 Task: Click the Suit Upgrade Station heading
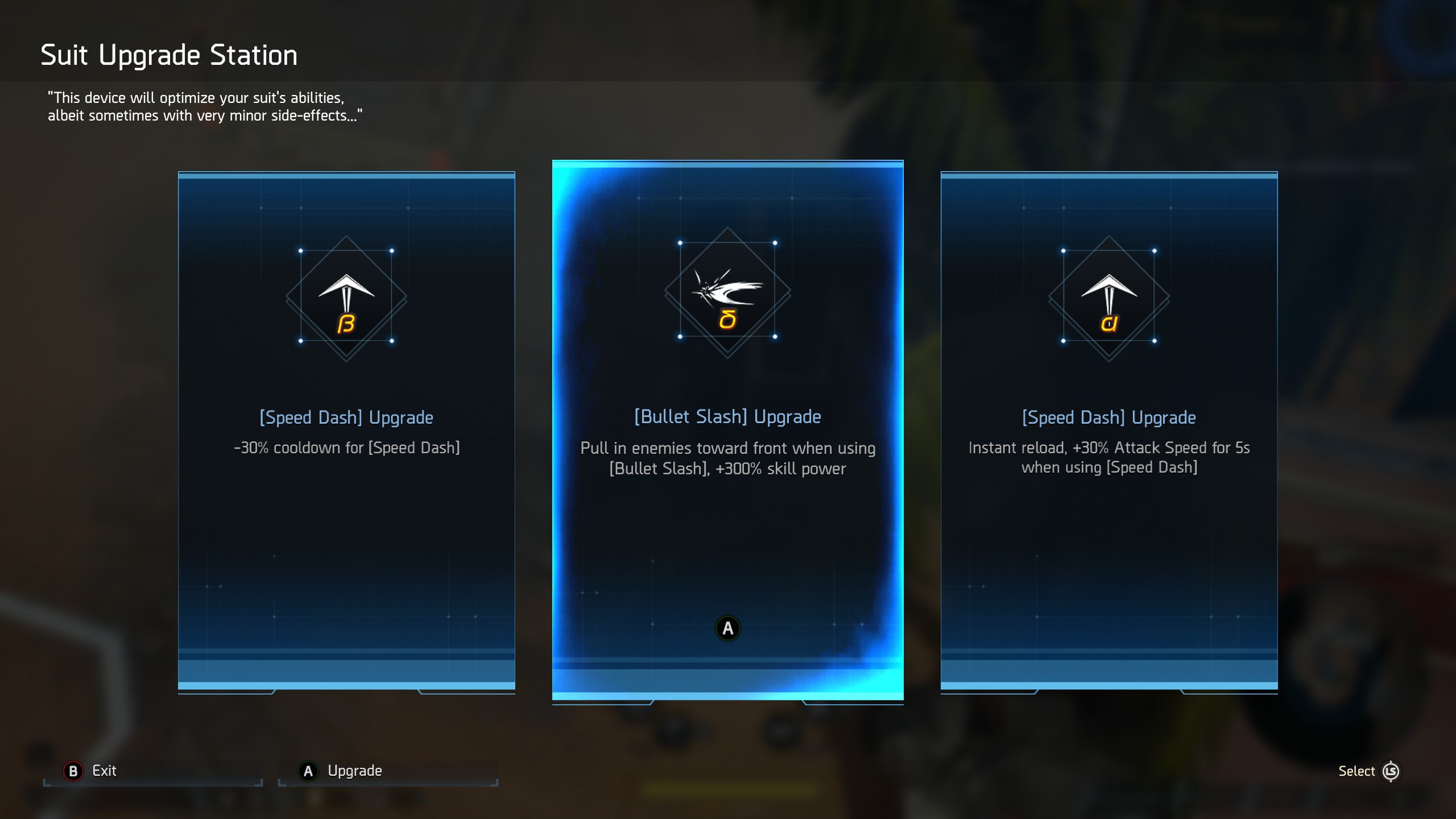tap(168, 54)
